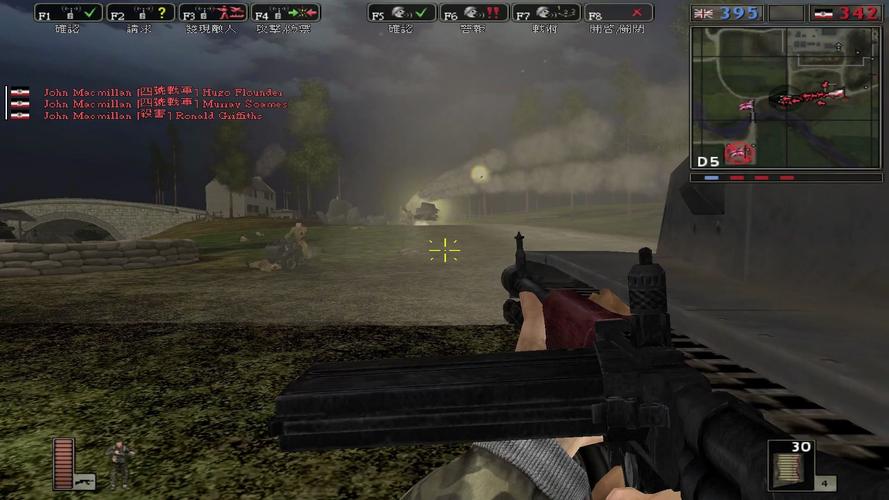Select the F4 attack/defend radio command
This screenshot has height=500, width=889.
pyautogui.click(x=285, y=14)
